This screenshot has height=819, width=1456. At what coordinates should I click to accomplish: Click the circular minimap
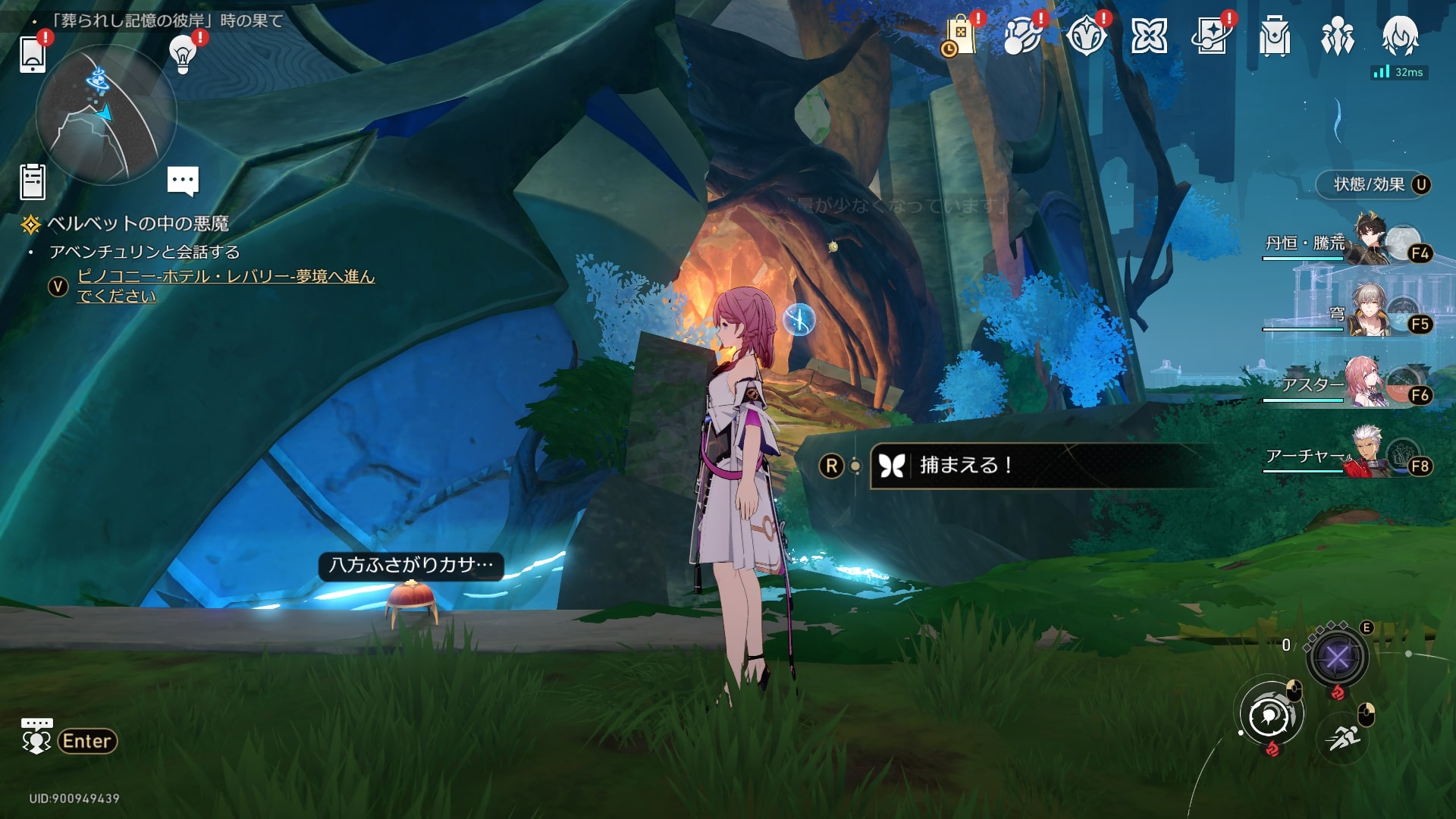pyautogui.click(x=105, y=115)
